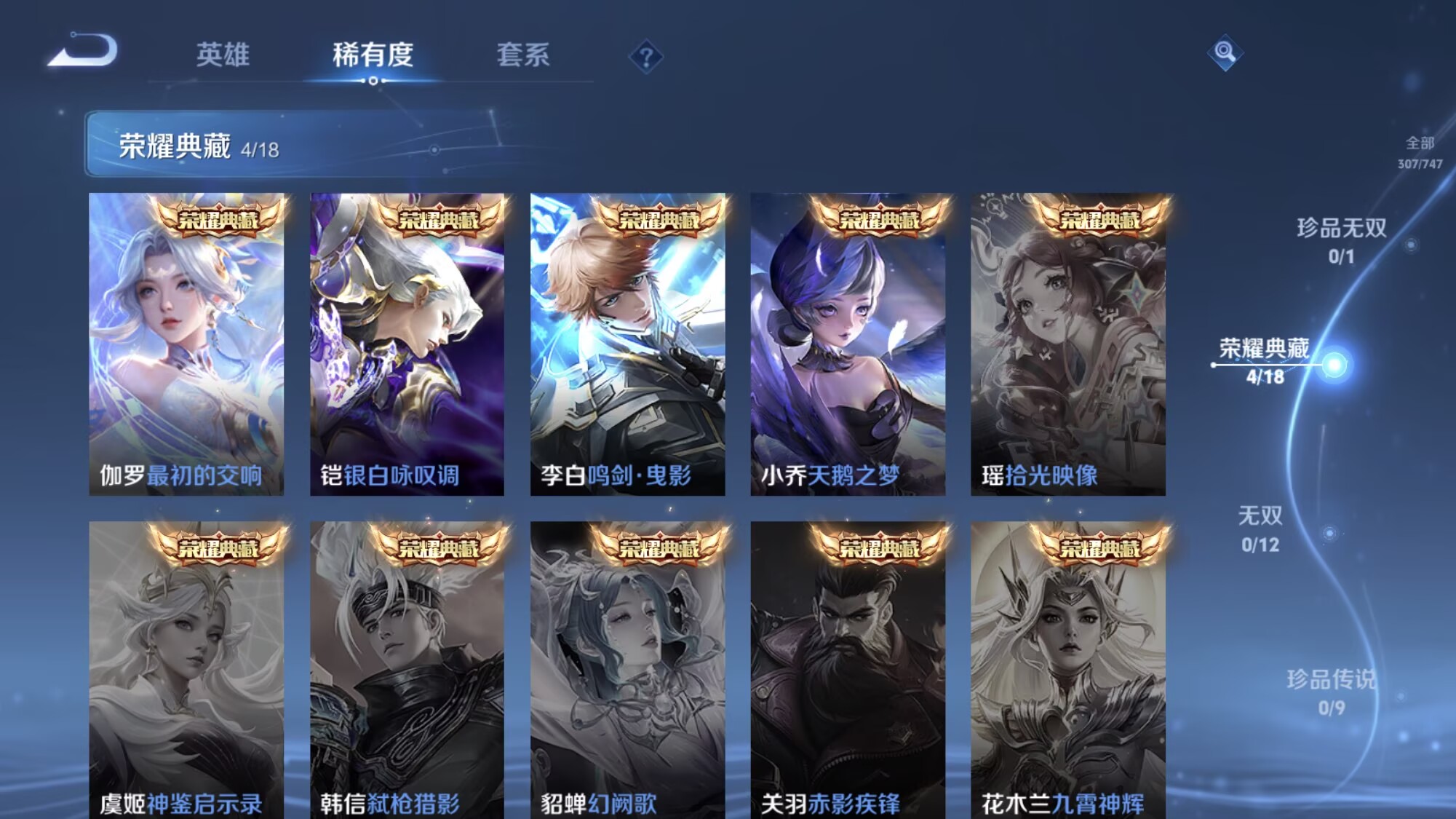The height and width of the screenshot is (819, 1456).
Task: Select the 花木兰 九霄神辉 skin card
Action: click(1067, 670)
